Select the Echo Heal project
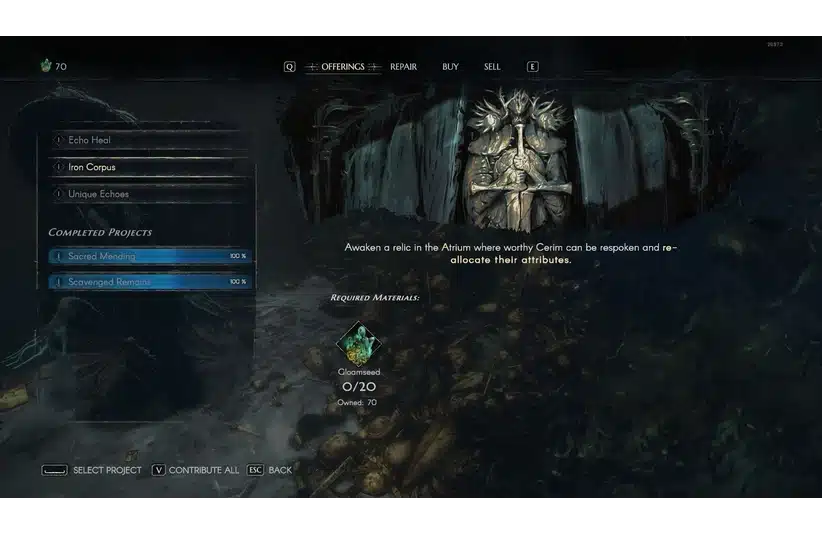The height and width of the screenshot is (535, 822). coord(148,141)
